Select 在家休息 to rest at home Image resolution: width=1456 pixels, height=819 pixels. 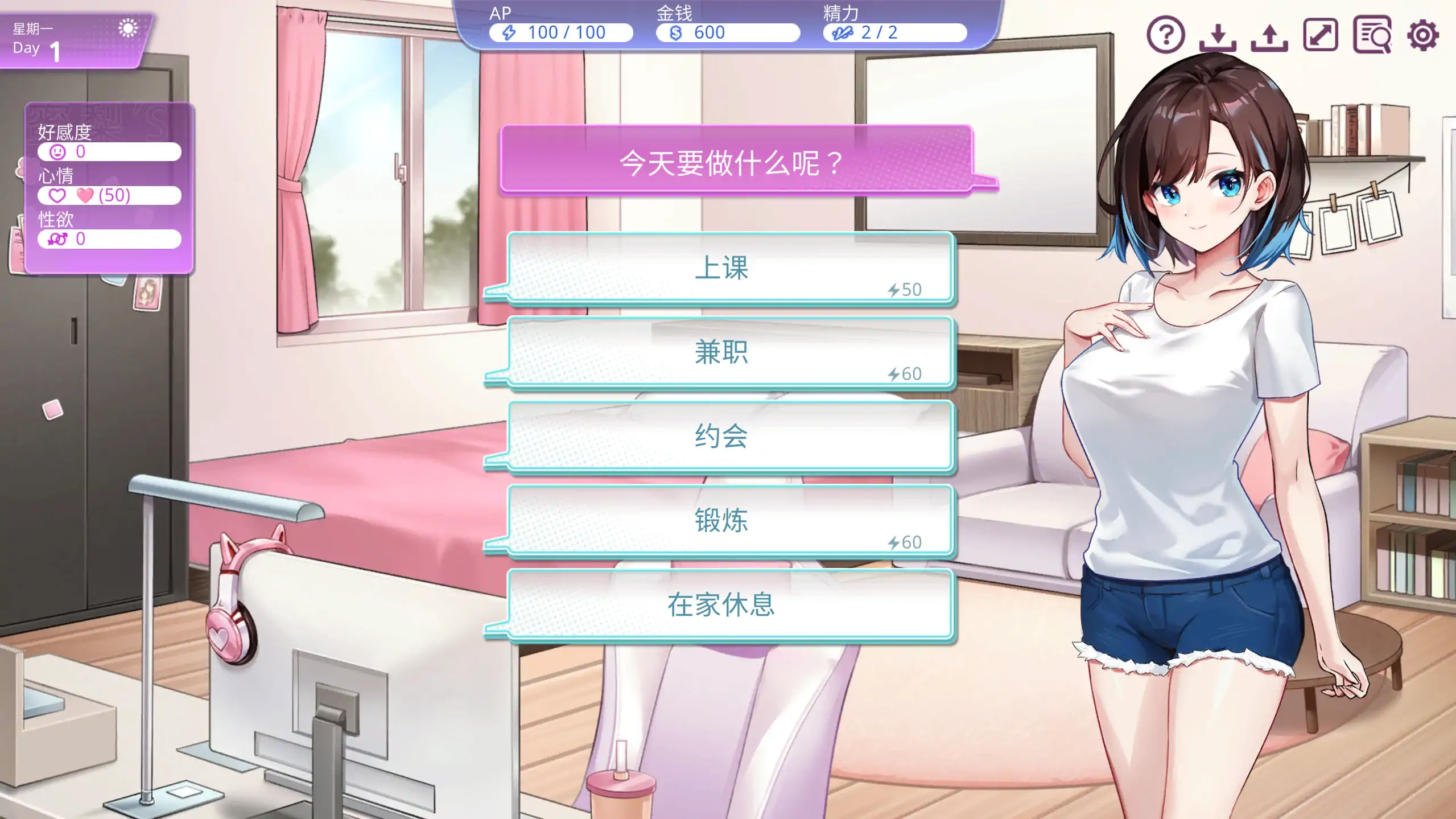coord(721,606)
